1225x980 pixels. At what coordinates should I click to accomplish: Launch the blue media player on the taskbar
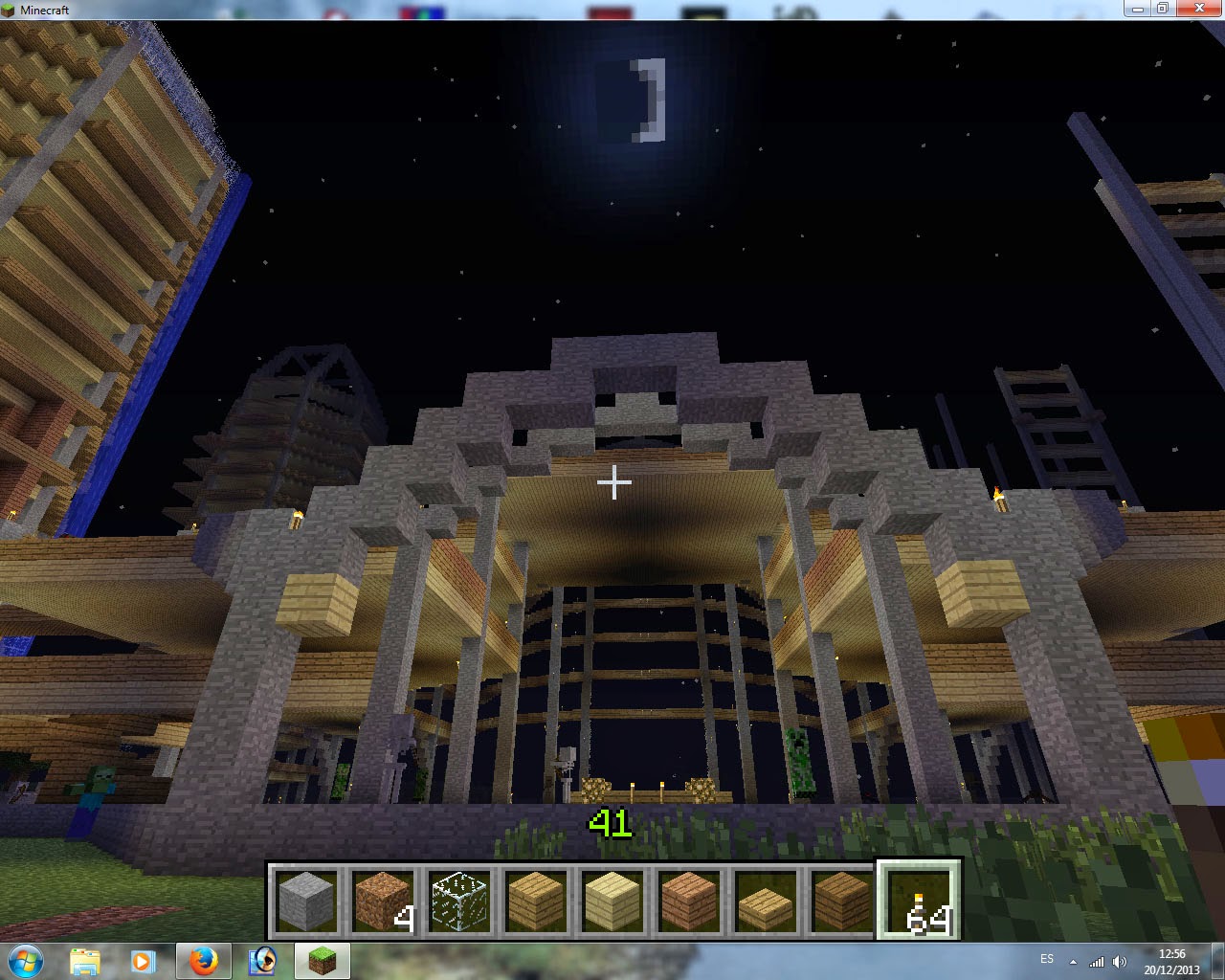(262, 960)
